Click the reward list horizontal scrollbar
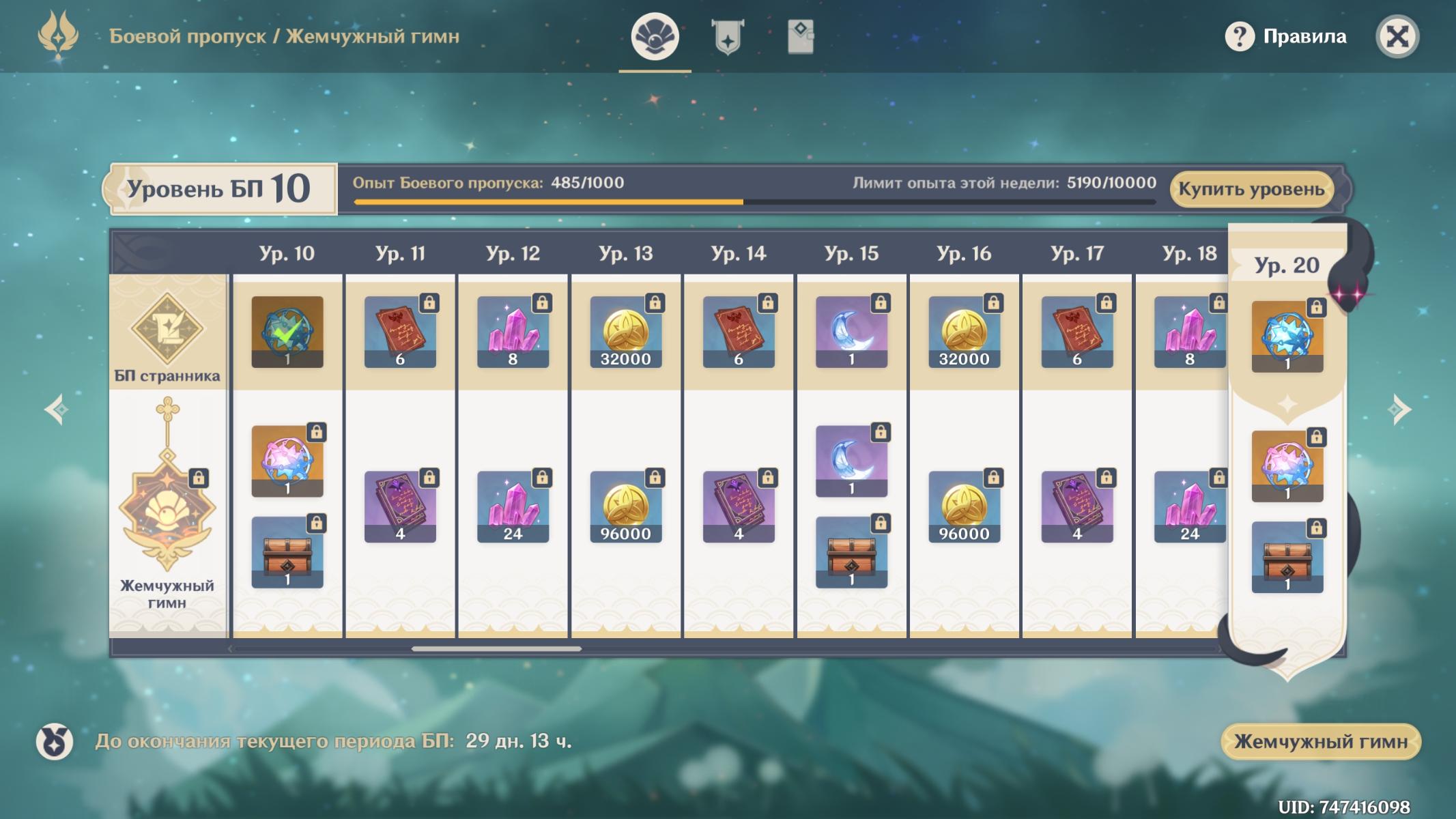This screenshot has width=1456, height=819. [x=496, y=648]
